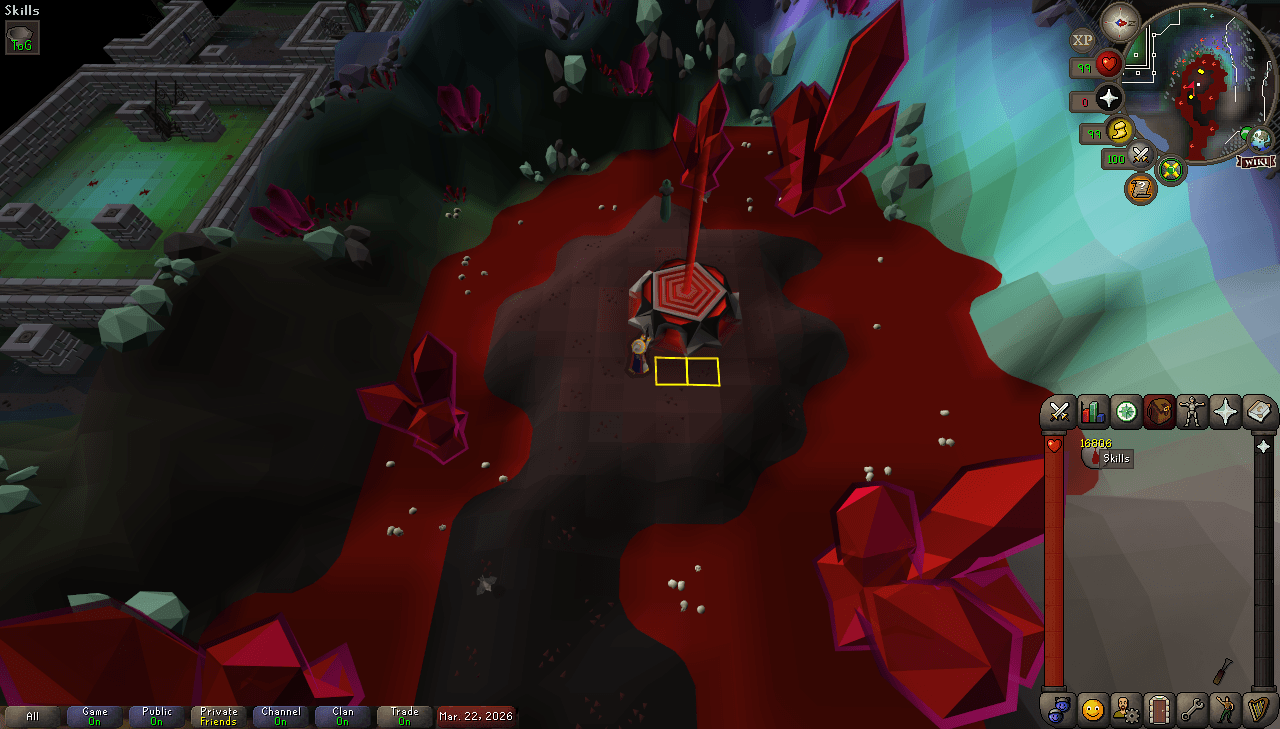Select the Skills bar-chart icon
The image size is (1280, 729).
[1092, 411]
